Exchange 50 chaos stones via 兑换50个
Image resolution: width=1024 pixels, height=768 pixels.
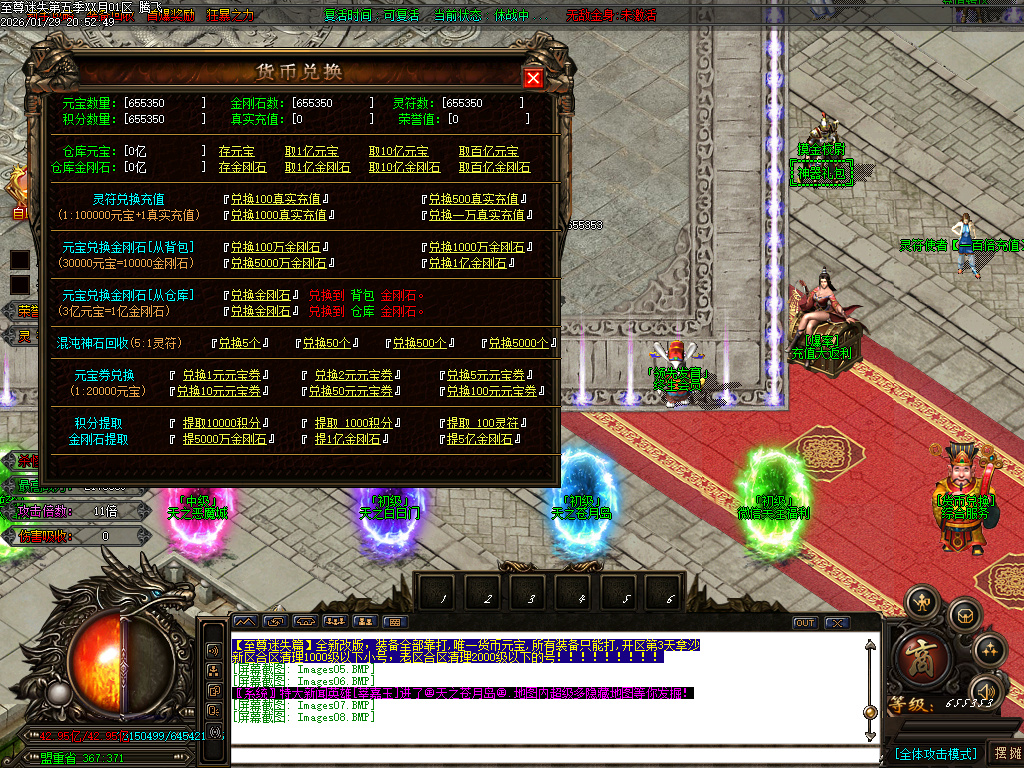tap(325, 343)
